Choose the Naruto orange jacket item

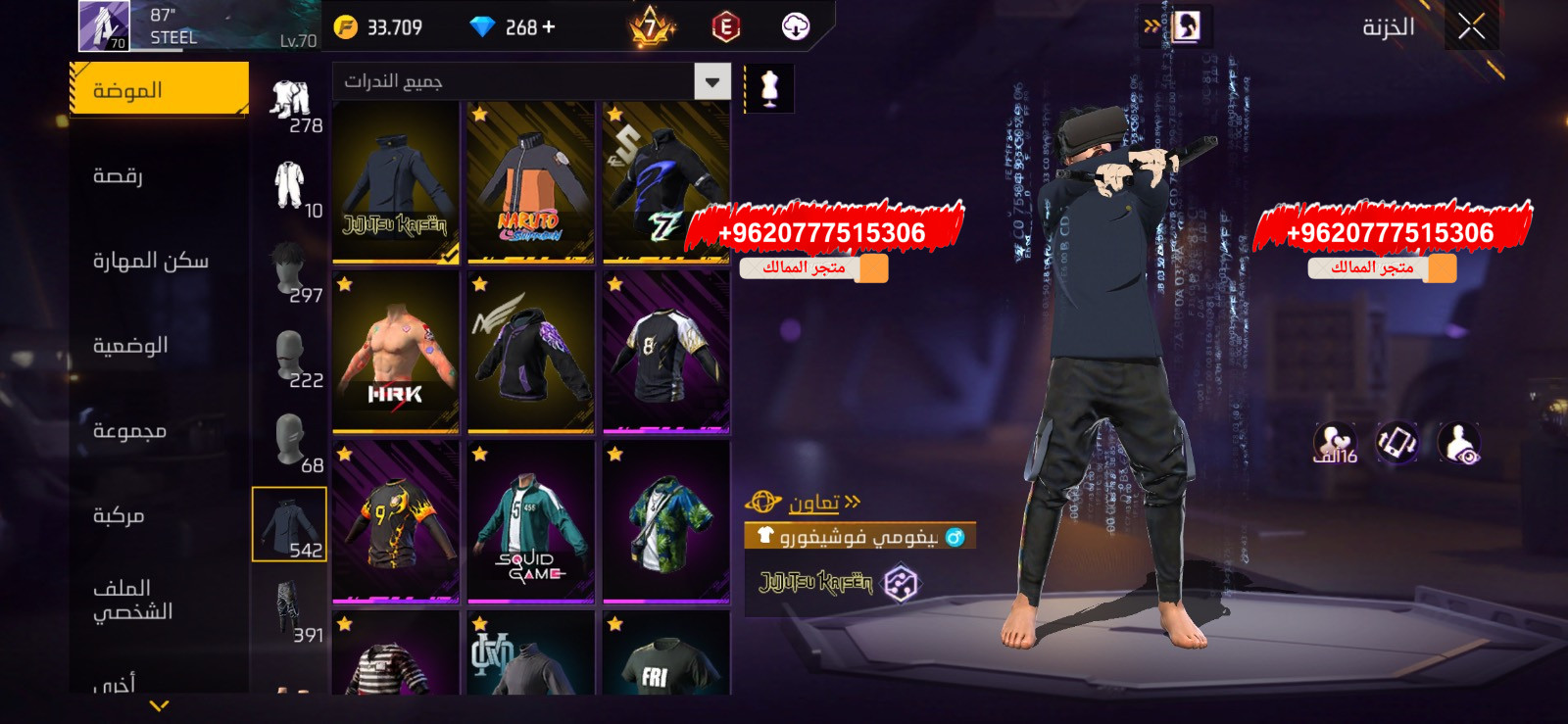530,183
